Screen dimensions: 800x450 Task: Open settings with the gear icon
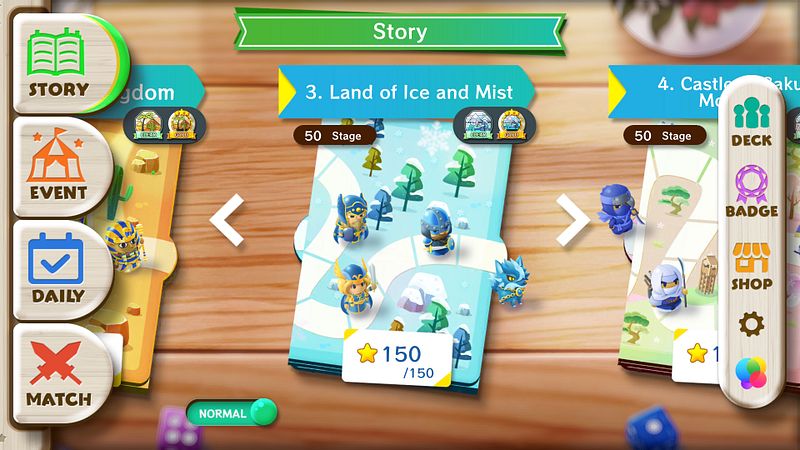(750, 324)
